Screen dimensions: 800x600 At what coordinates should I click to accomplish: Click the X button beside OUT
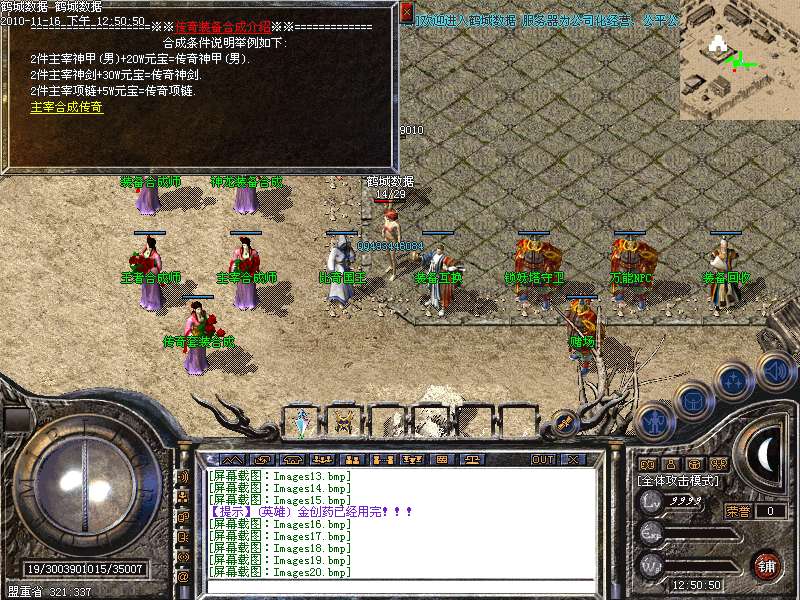click(x=573, y=459)
